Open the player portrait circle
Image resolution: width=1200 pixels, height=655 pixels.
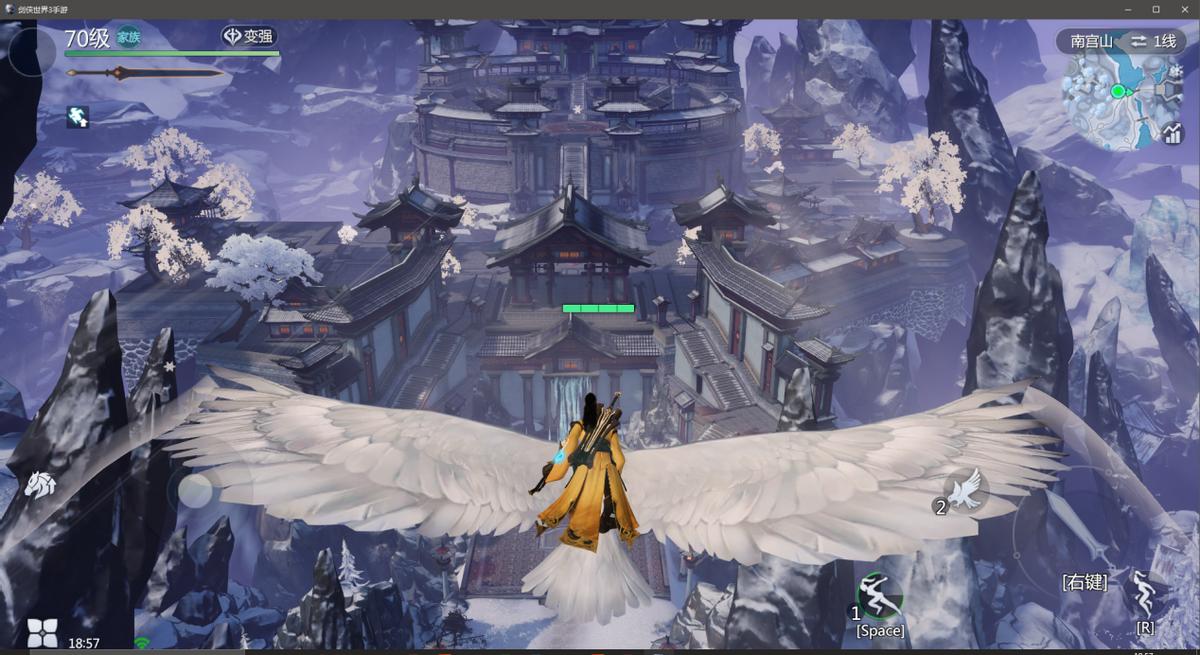click(30, 51)
